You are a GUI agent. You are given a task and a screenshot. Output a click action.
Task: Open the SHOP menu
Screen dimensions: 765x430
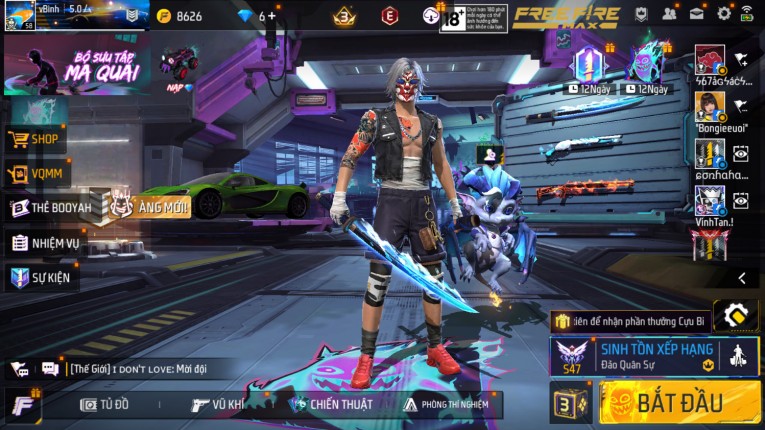click(36, 140)
